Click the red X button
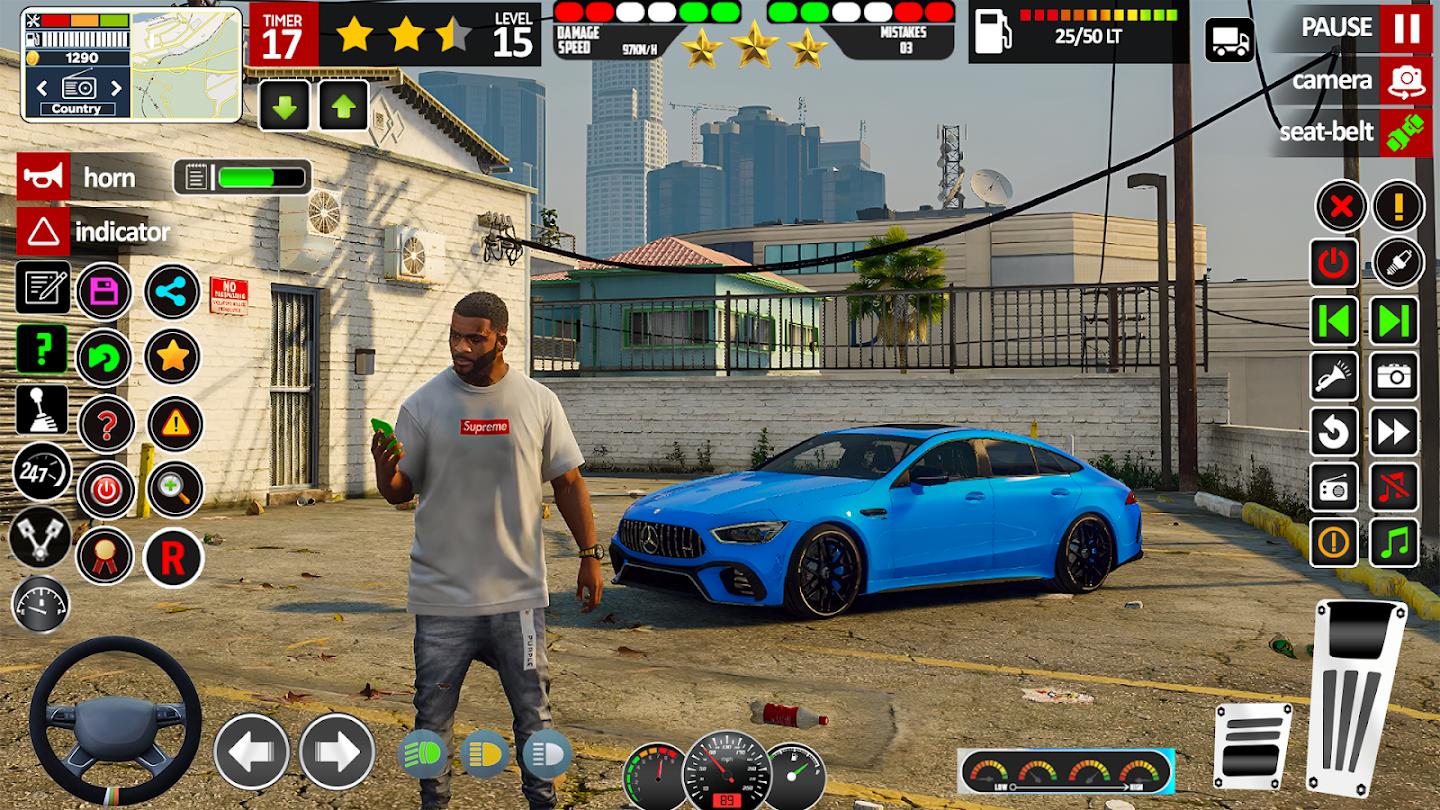1440x810 pixels. 1341,207
